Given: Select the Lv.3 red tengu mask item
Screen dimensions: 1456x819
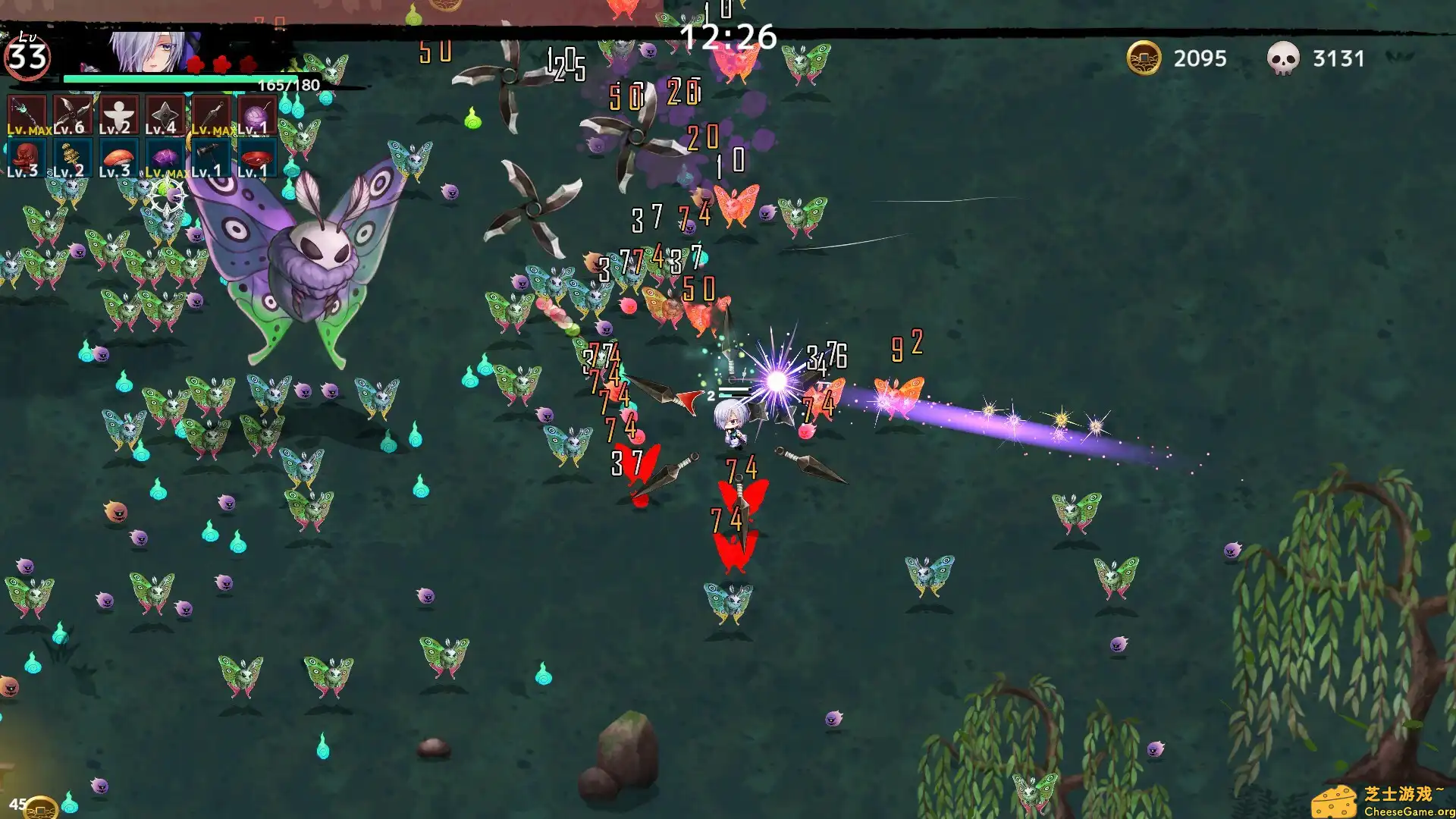Looking at the screenshot, I should tap(28, 157).
